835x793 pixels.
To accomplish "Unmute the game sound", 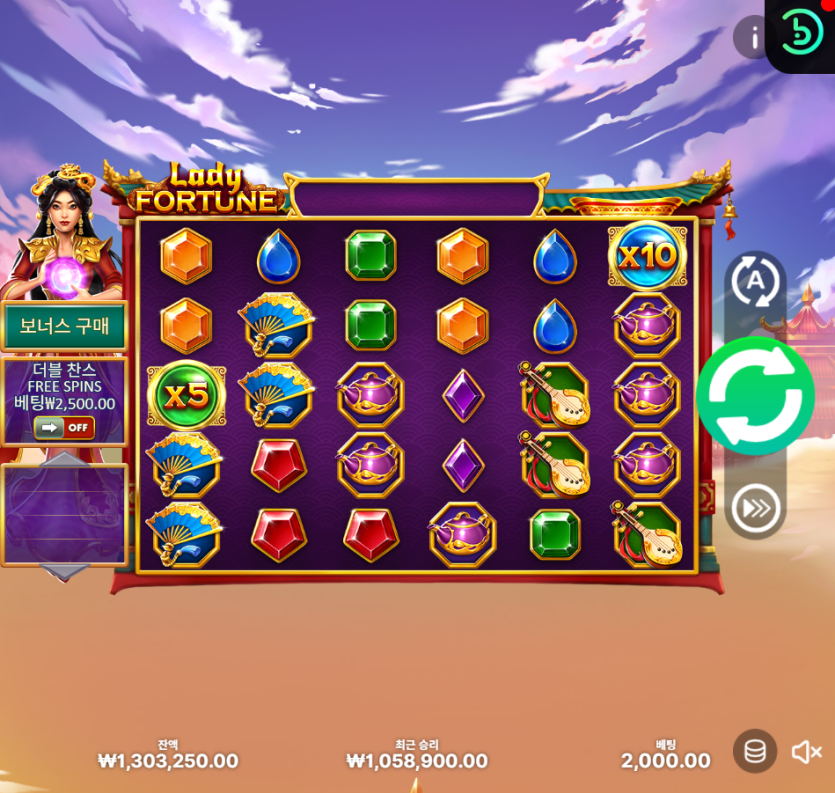I will [806, 752].
